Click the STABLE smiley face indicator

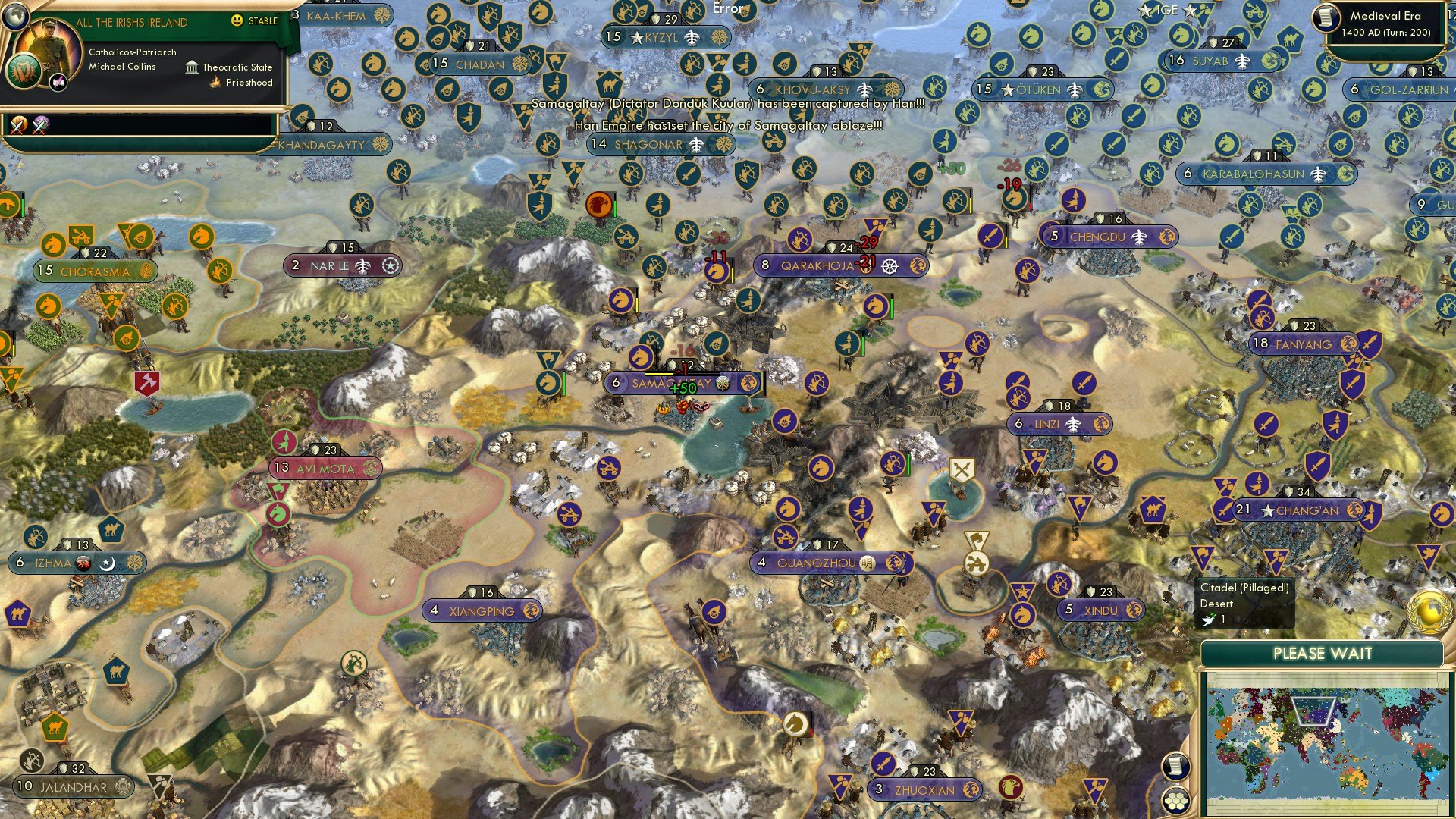pos(237,20)
